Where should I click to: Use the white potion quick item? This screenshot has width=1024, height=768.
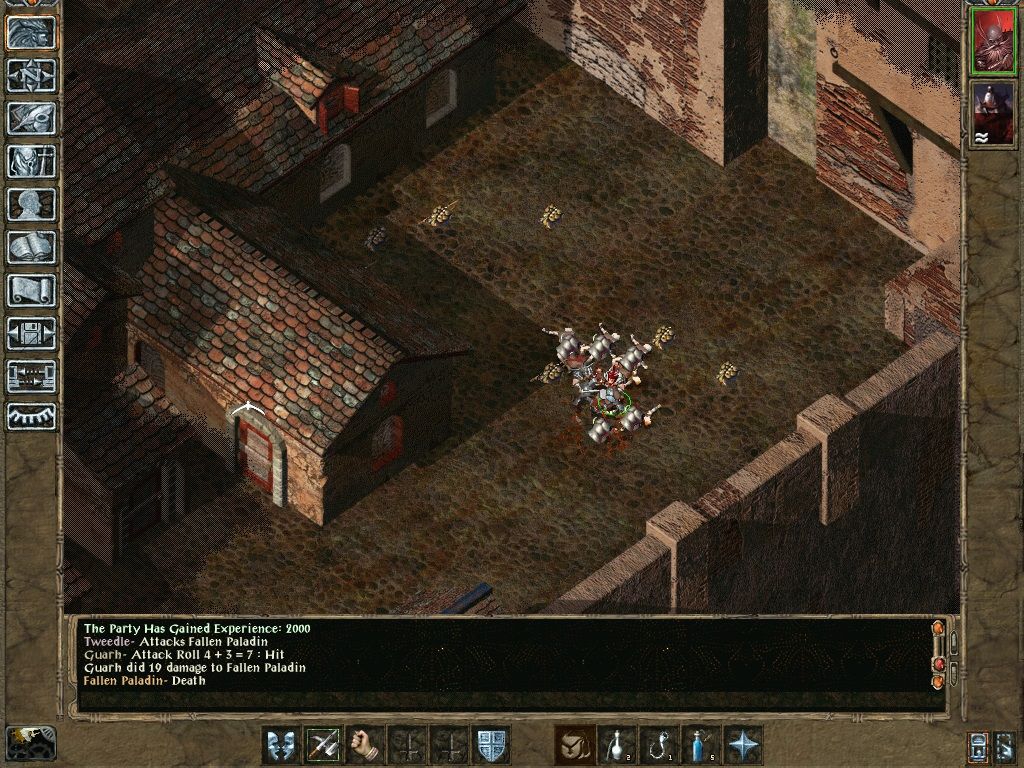[617, 745]
